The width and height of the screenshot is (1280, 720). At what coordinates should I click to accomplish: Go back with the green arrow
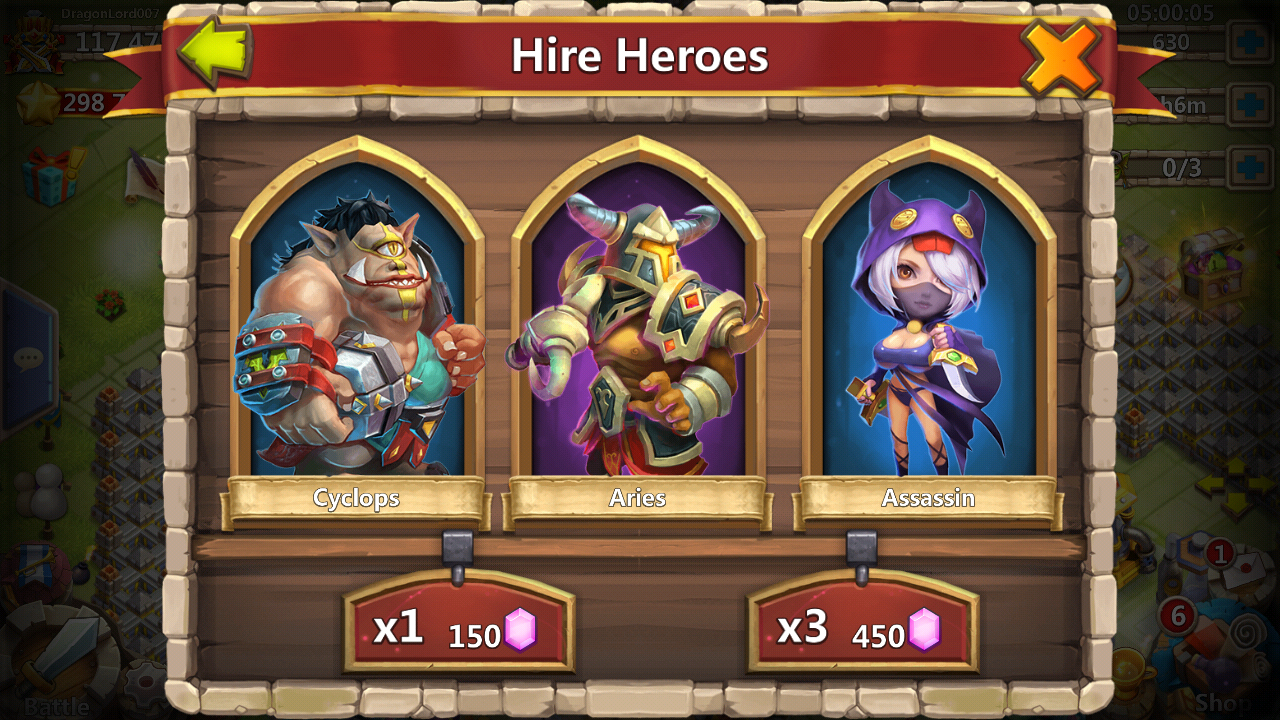click(215, 53)
